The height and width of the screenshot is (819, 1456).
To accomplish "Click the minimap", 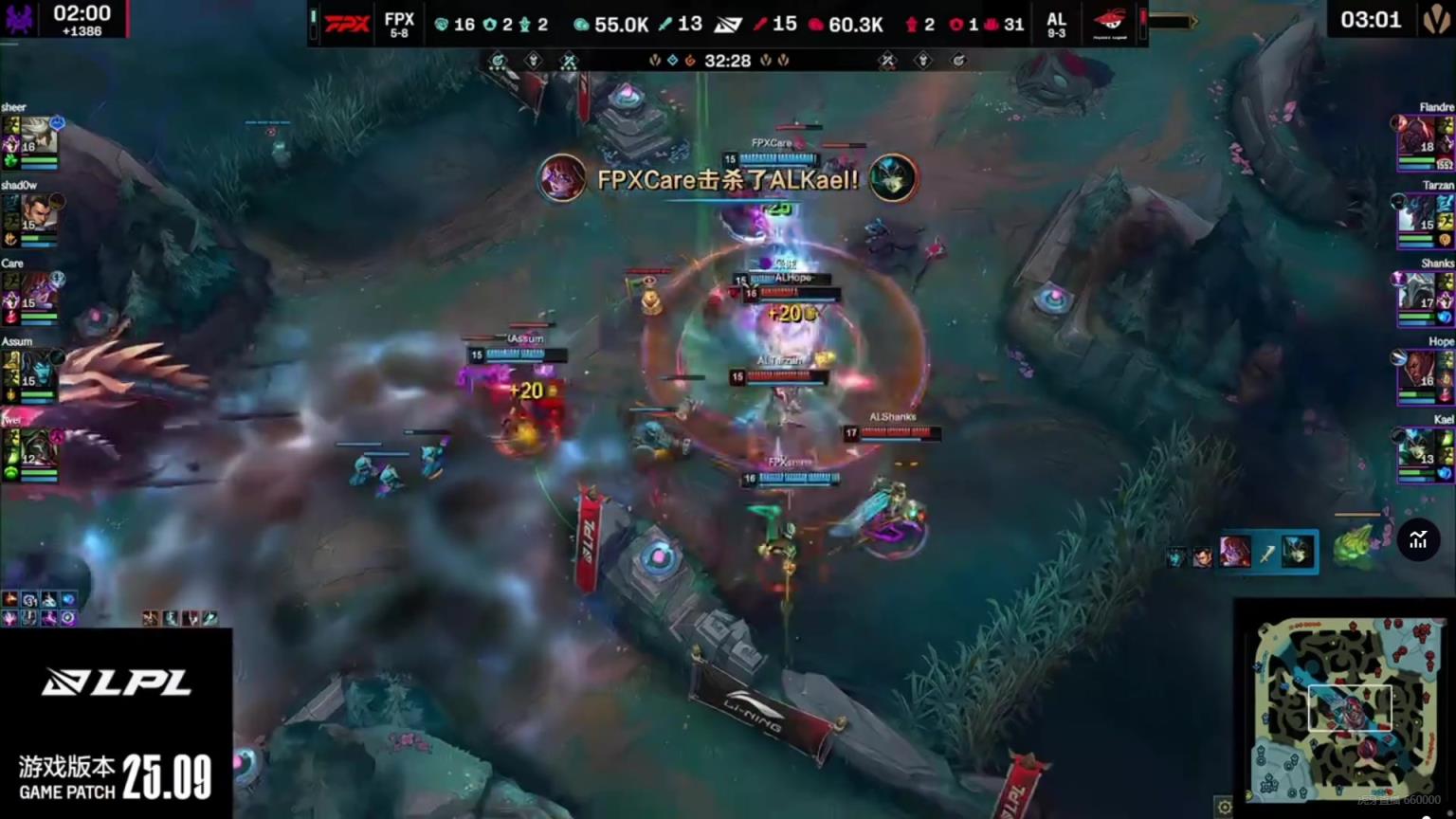I will coord(1345,706).
